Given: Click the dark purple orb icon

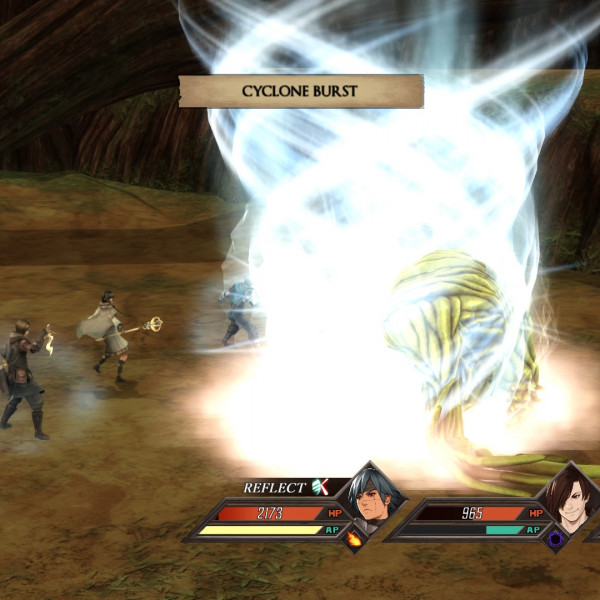Looking at the screenshot, I should 556,538.
